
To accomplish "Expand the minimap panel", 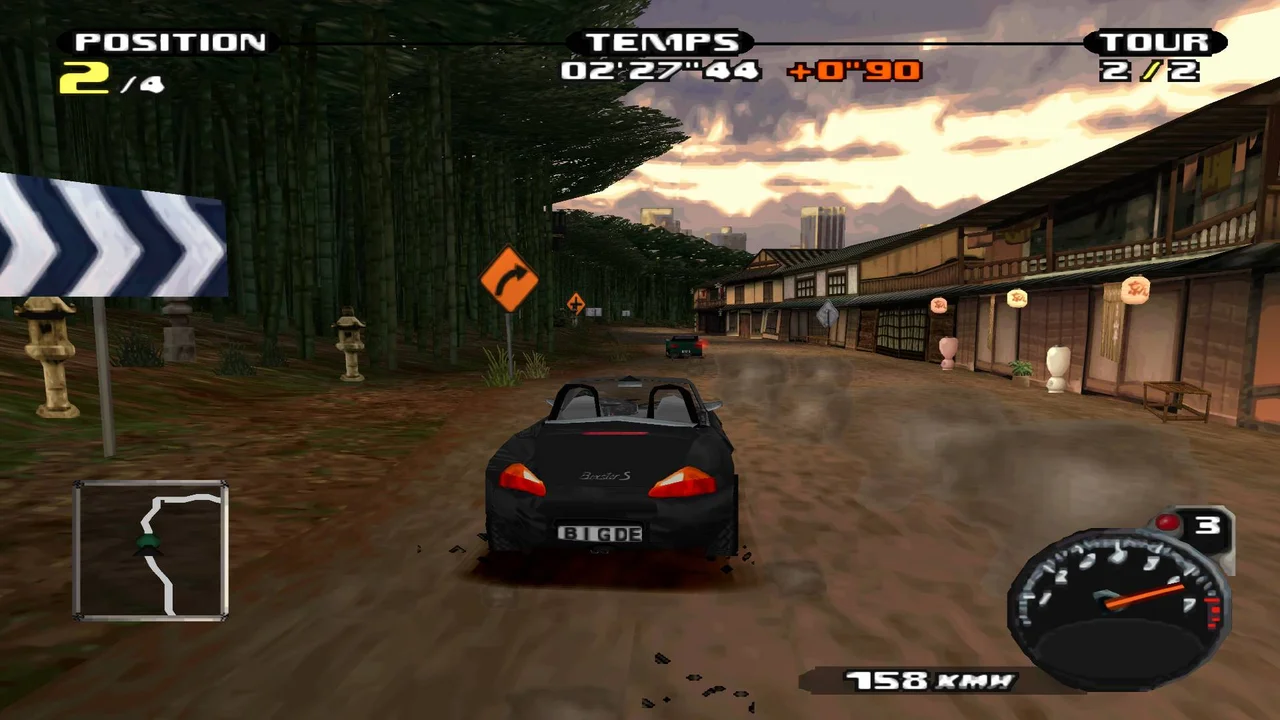I will [x=150, y=550].
